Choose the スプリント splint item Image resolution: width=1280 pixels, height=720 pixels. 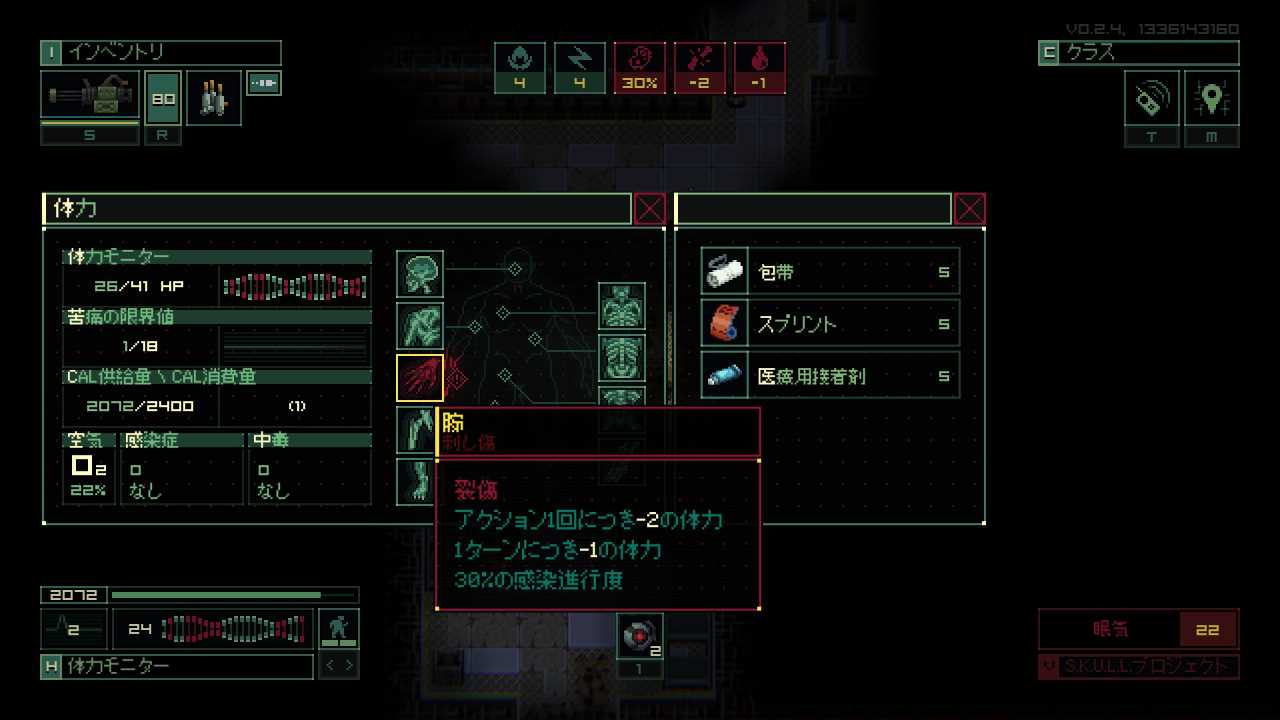pyautogui.click(x=830, y=324)
